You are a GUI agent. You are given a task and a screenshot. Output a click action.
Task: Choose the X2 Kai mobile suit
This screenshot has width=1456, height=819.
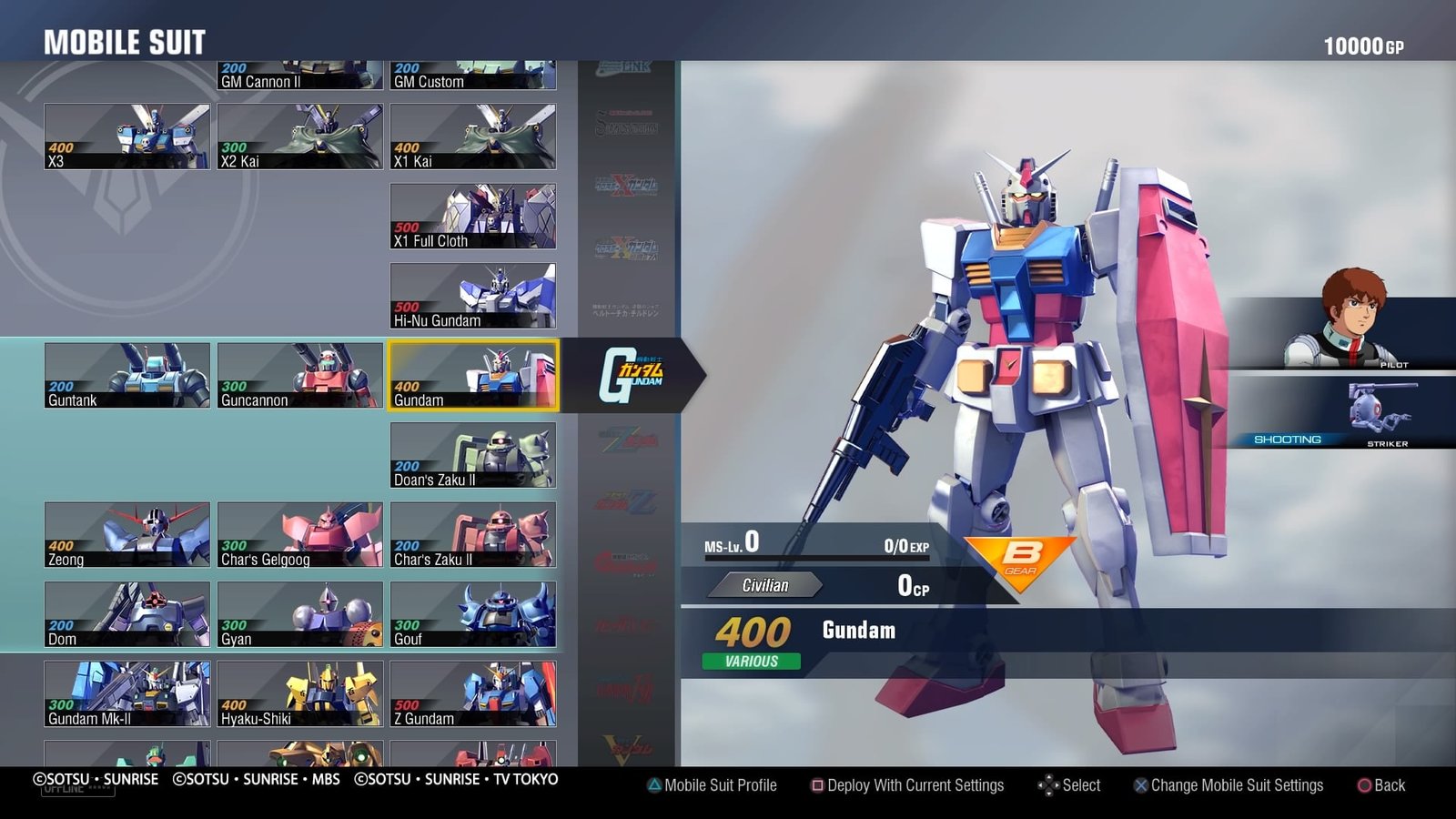tap(299, 136)
